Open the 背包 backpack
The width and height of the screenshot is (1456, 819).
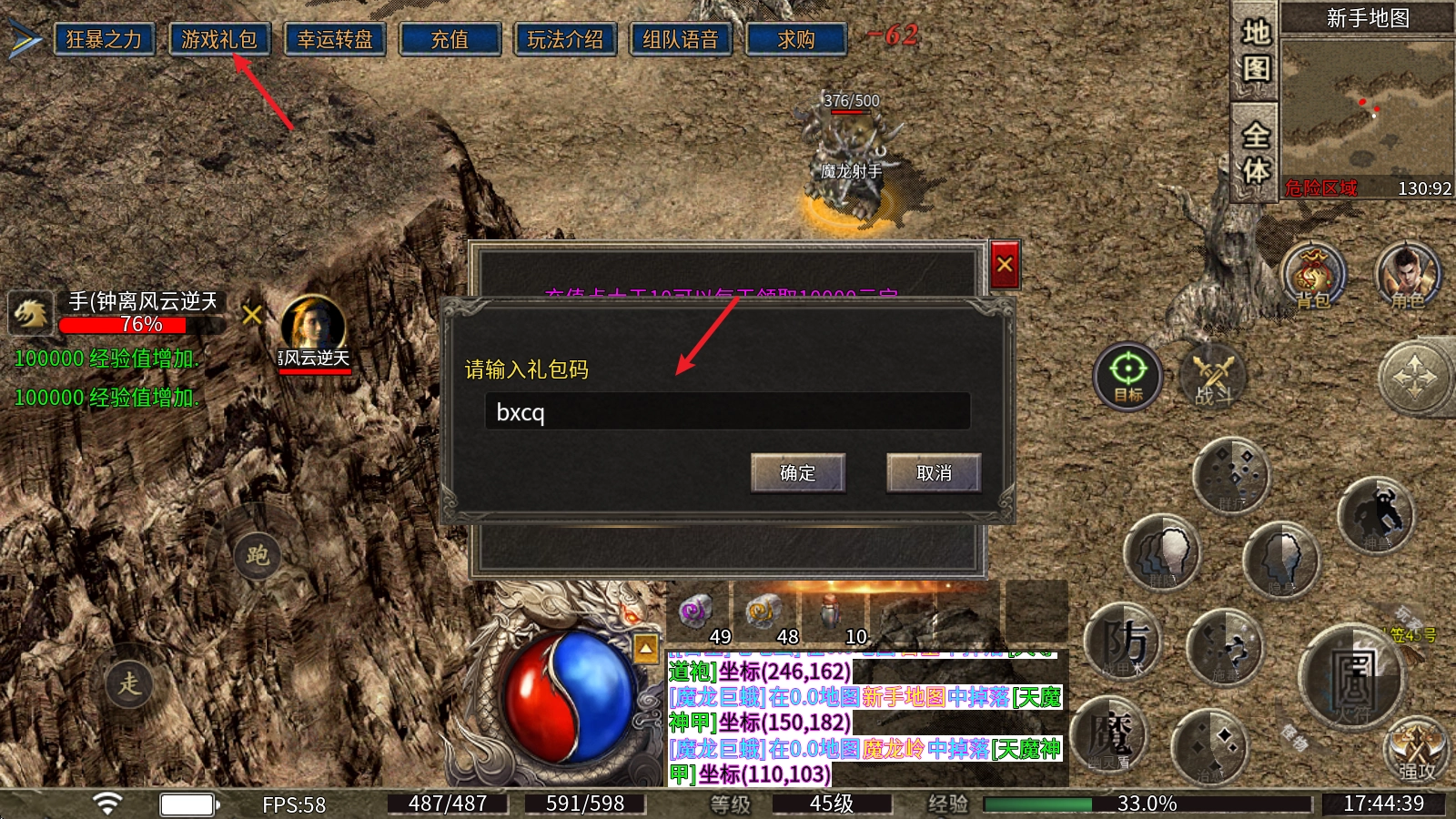click(x=1312, y=276)
